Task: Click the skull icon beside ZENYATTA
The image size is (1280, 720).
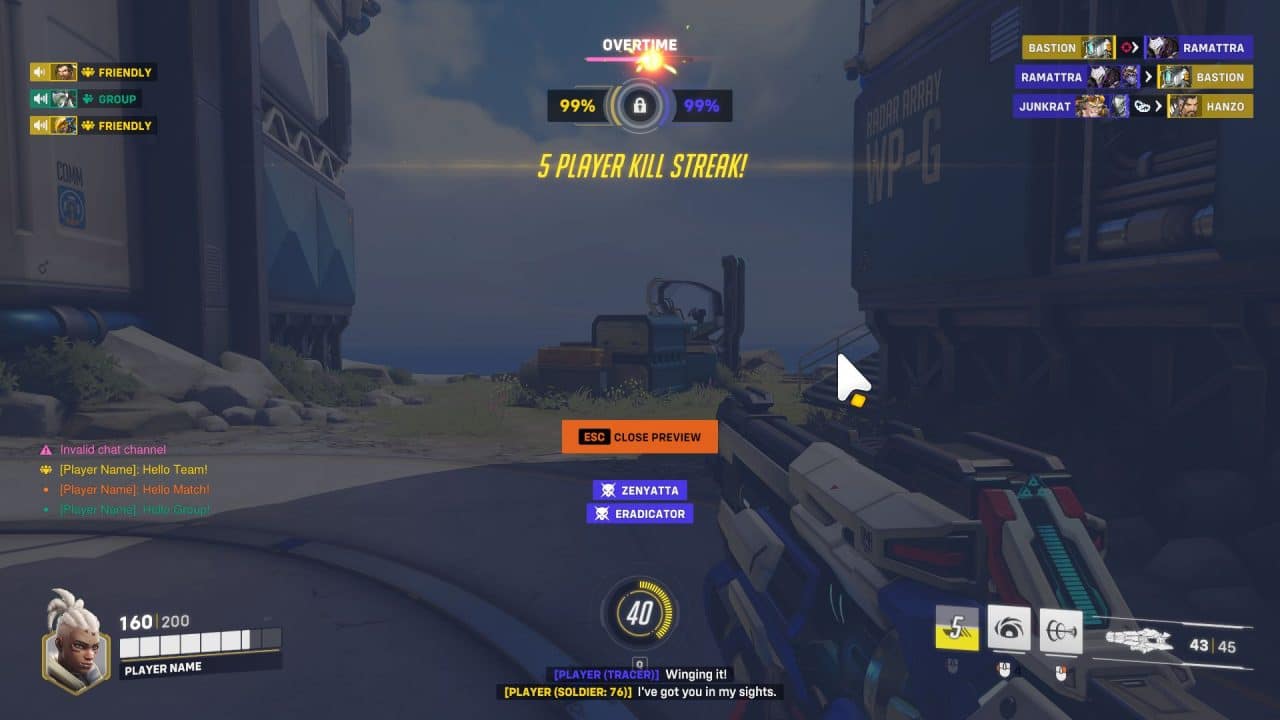Action: [x=608, y=490]
